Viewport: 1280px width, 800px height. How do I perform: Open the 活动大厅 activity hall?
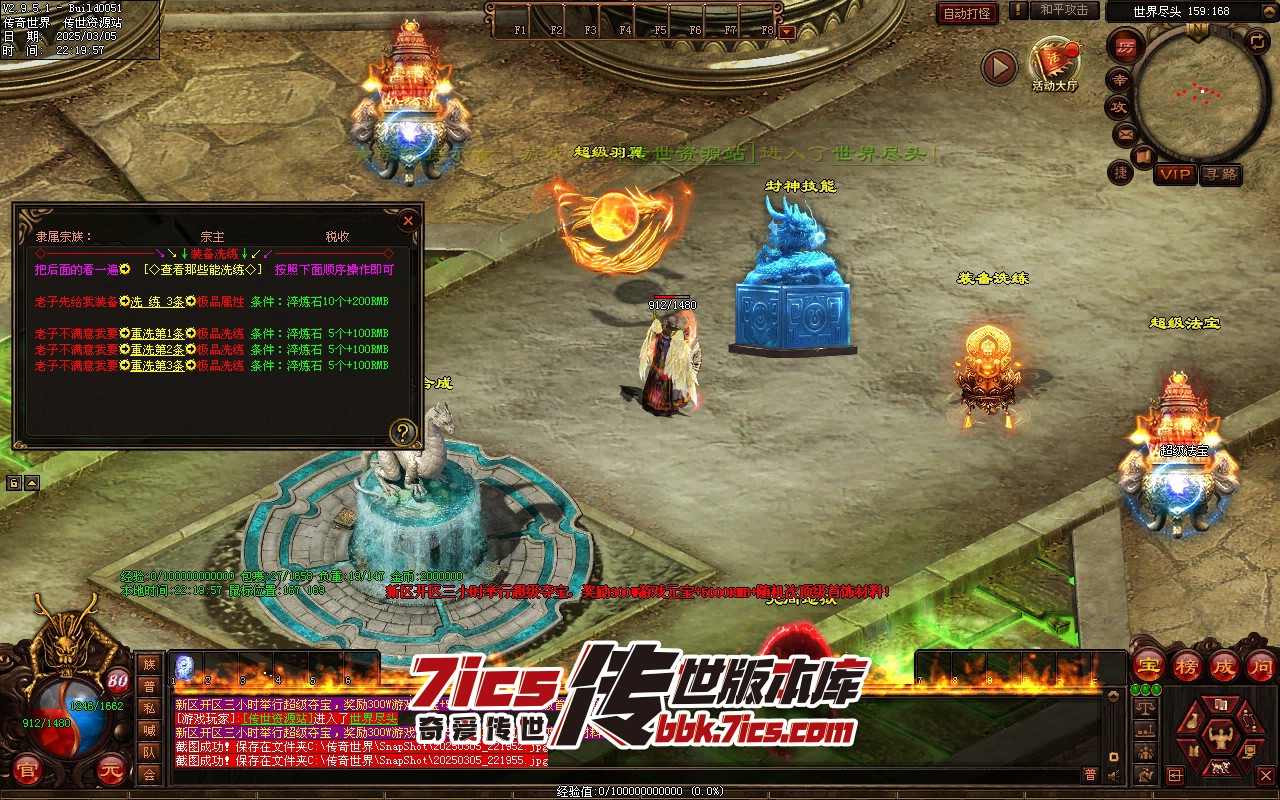1054,62
